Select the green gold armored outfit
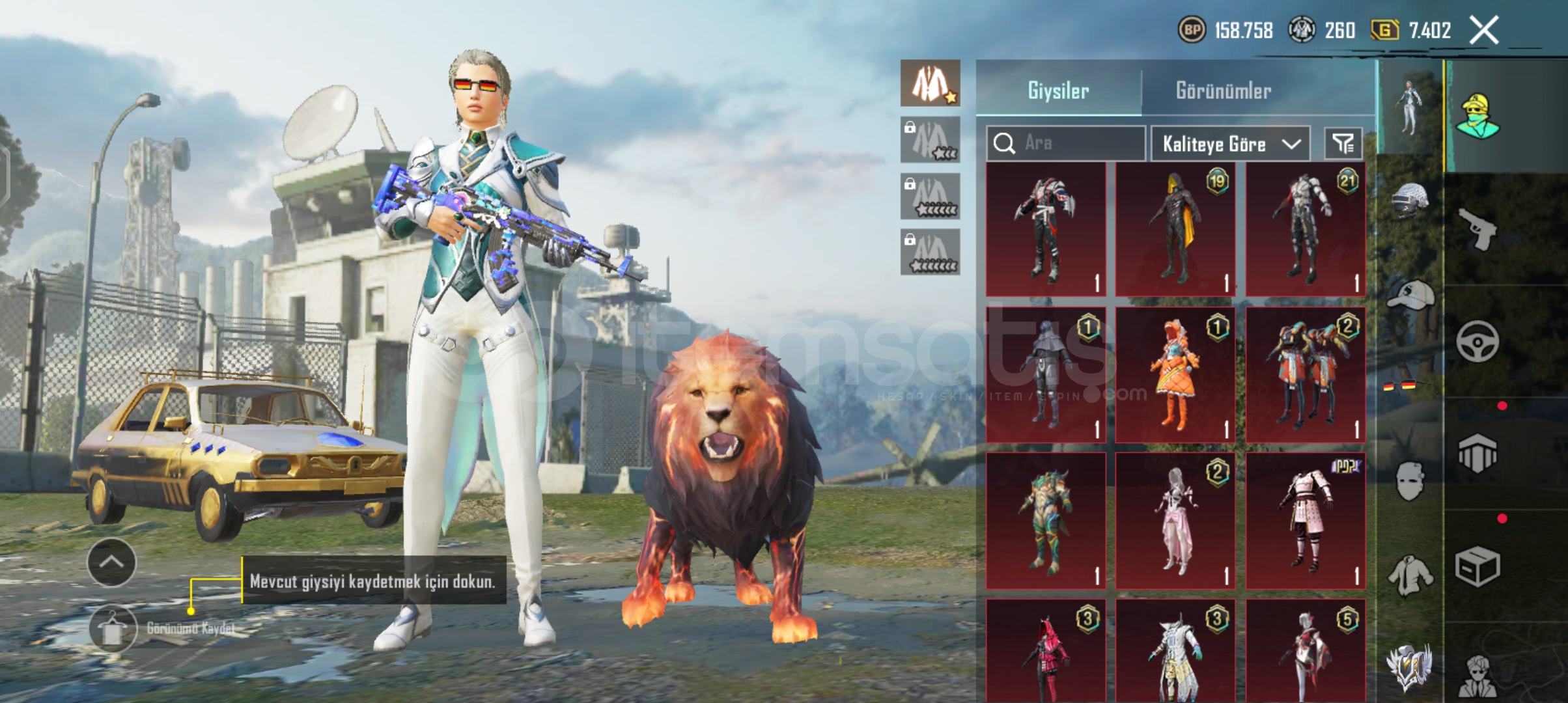Screen dimensions: 1568x703 [1046, 522]
